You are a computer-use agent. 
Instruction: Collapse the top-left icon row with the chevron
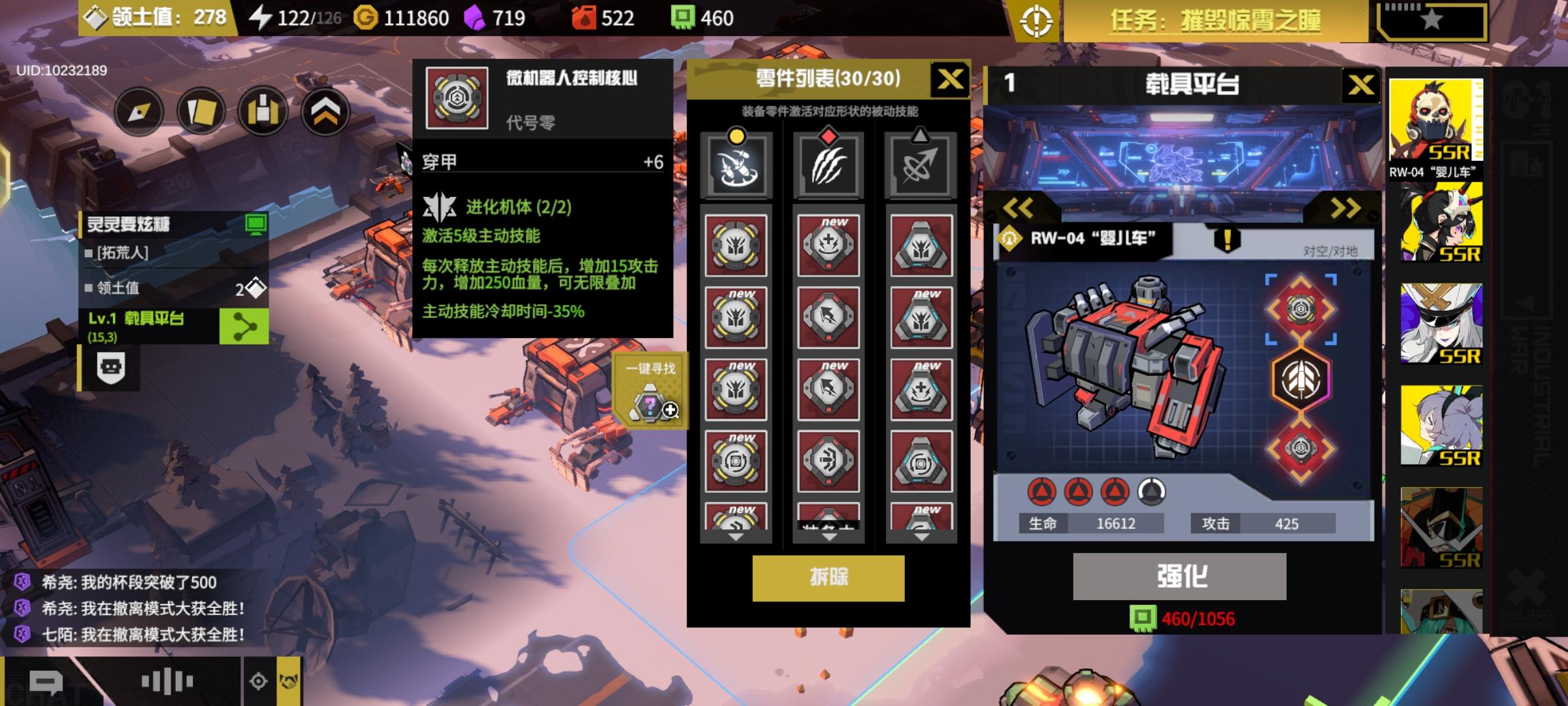tap(324, 111)
